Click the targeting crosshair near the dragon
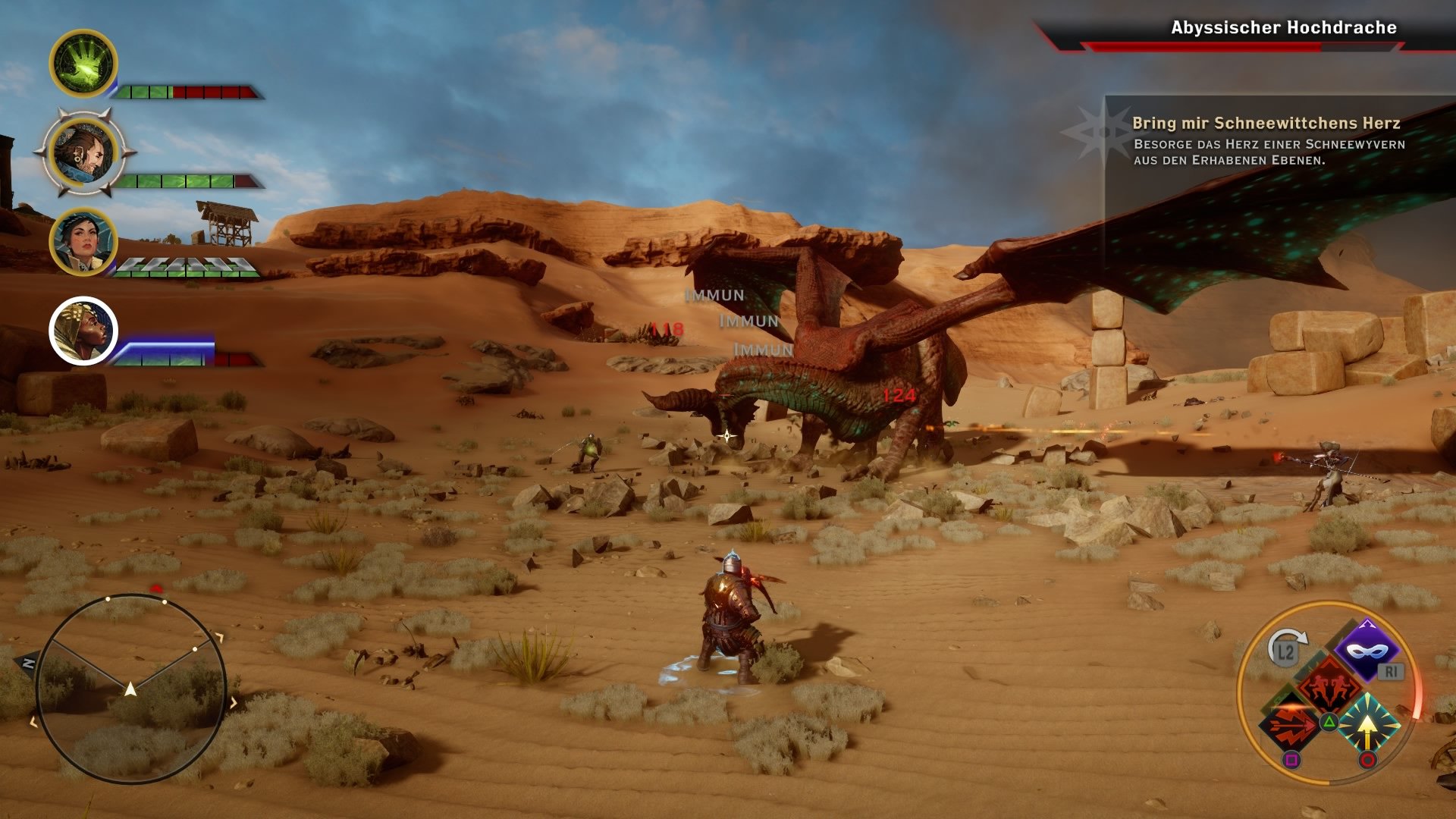The image size is (1456, 819). click(x=726, y=434)
